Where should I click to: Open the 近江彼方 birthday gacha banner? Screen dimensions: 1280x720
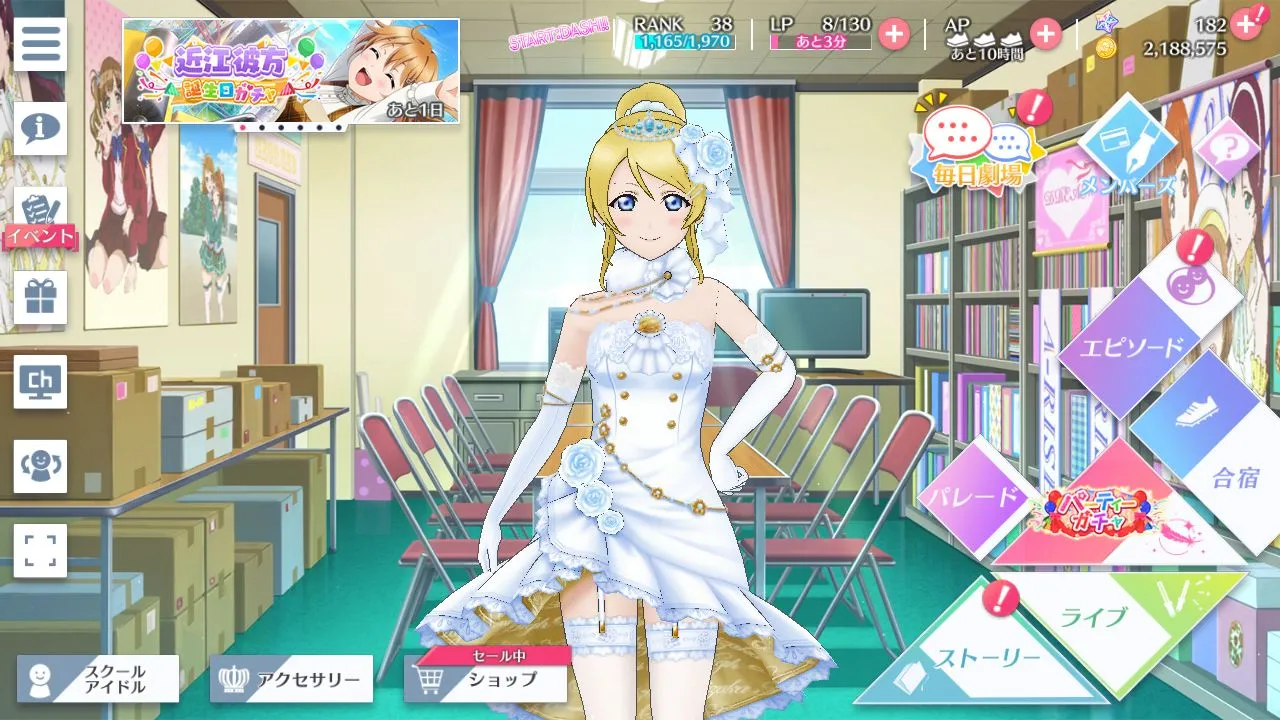point(291,71)
